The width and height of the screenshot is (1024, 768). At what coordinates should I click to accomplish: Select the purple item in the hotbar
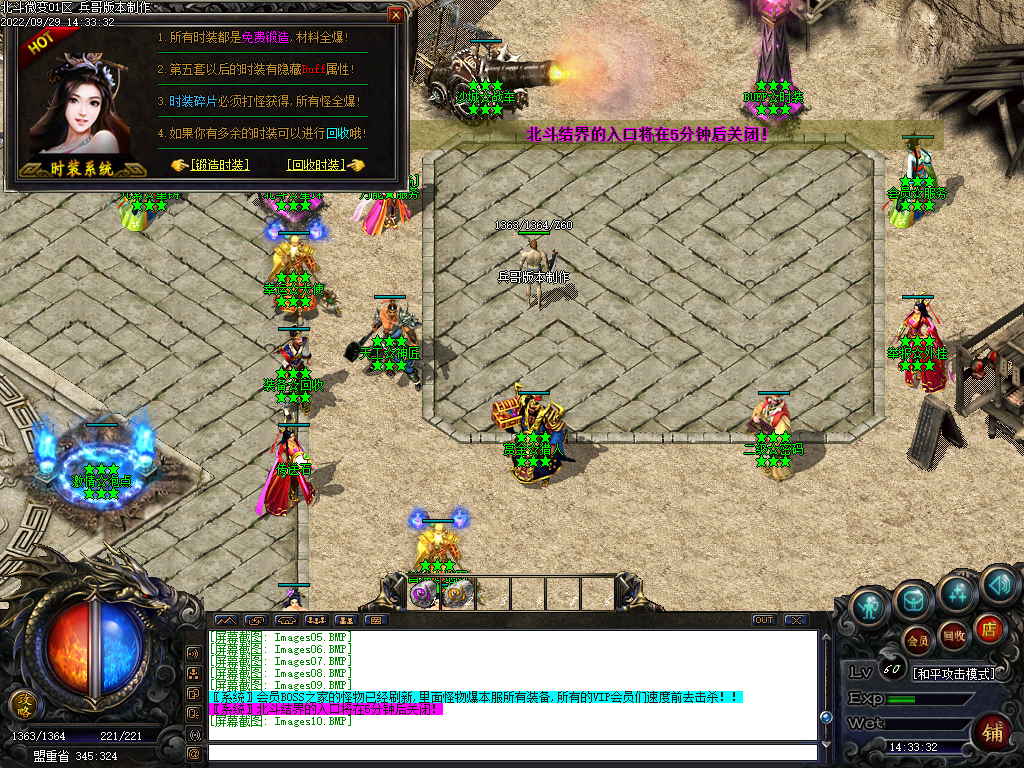pyautogui.click(x=422, y=594)
